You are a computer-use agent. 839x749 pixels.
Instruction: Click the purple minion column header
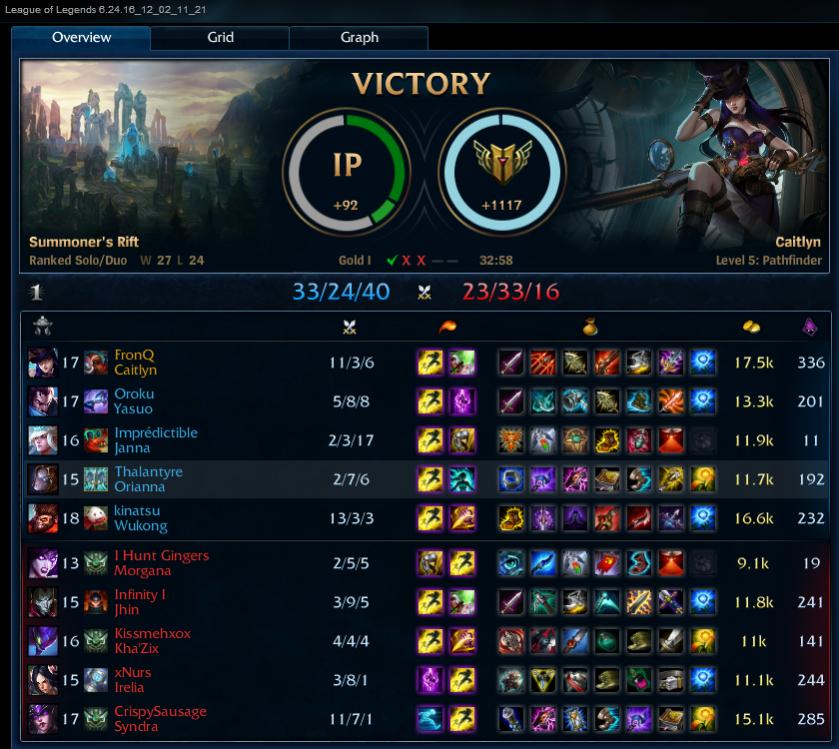[x=810, y=326]
